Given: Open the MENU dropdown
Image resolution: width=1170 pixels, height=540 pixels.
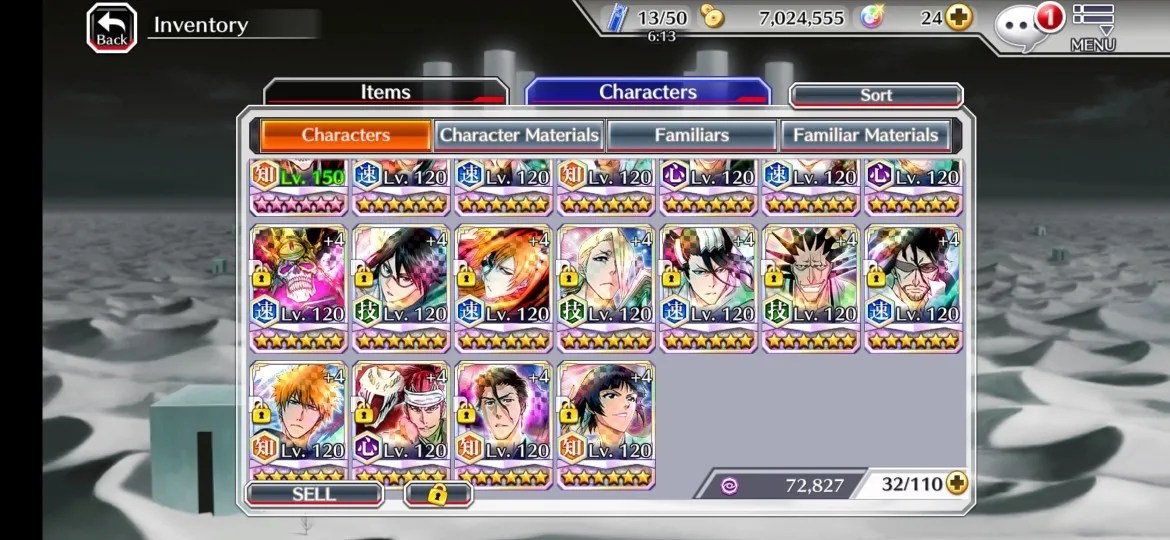Looking at the screenshot, I should [x=1092, y=28].
